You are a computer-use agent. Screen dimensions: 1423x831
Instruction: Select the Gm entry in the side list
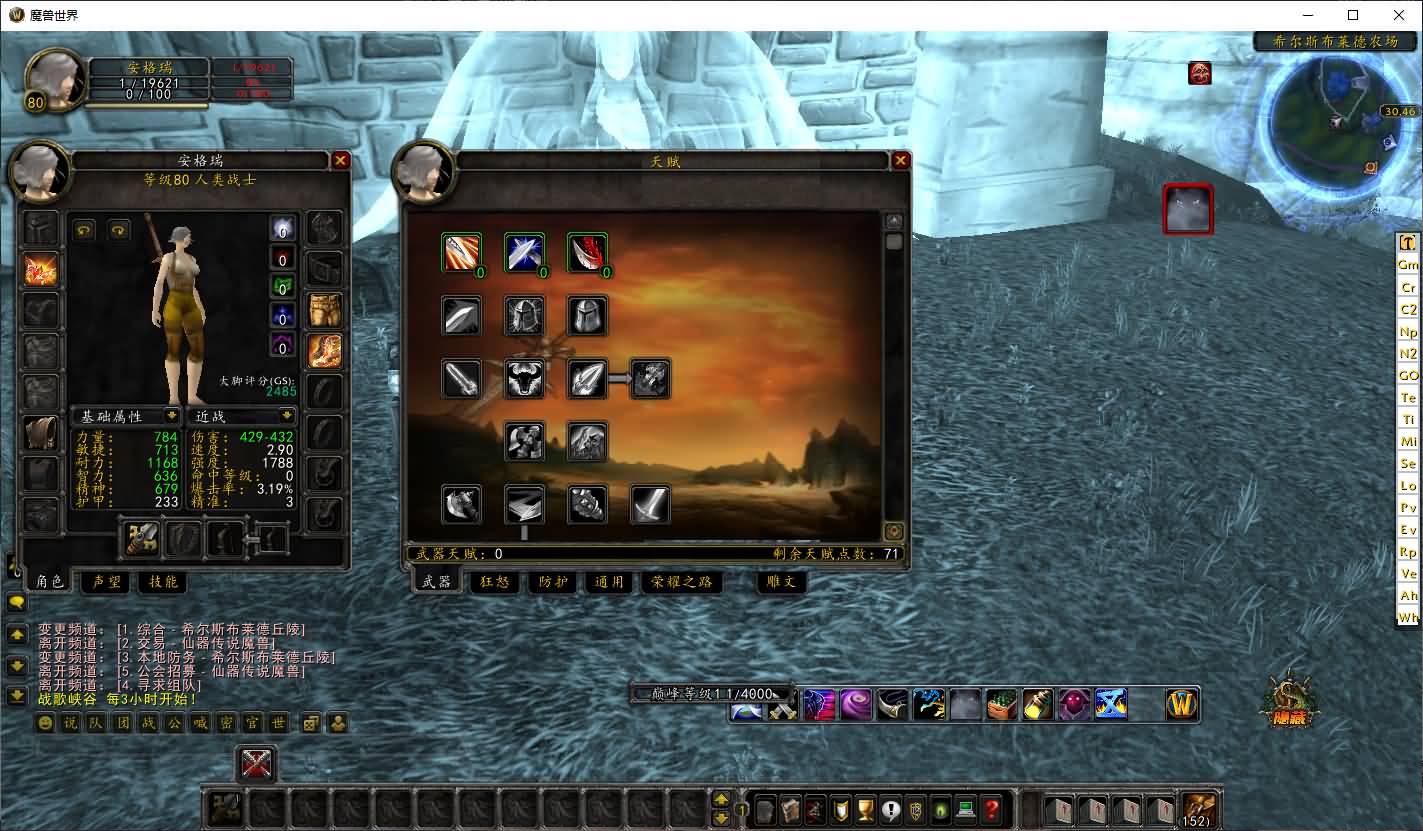[x=1408, y=265]
